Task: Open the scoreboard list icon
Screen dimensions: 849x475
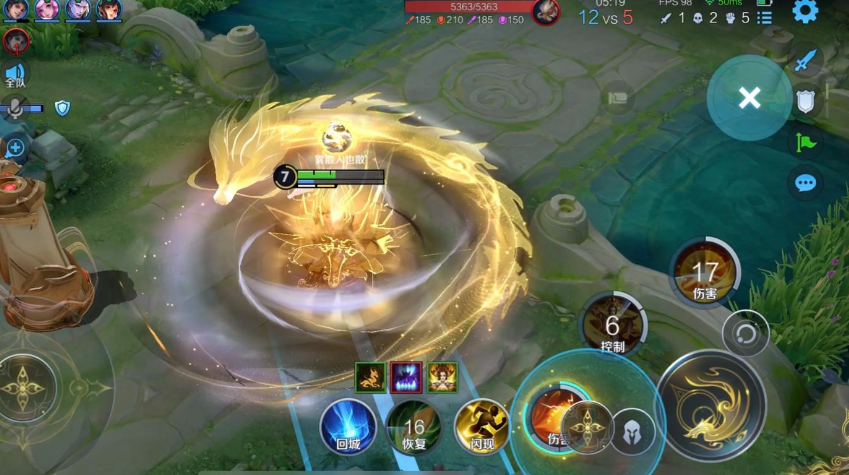Action: 765,18
